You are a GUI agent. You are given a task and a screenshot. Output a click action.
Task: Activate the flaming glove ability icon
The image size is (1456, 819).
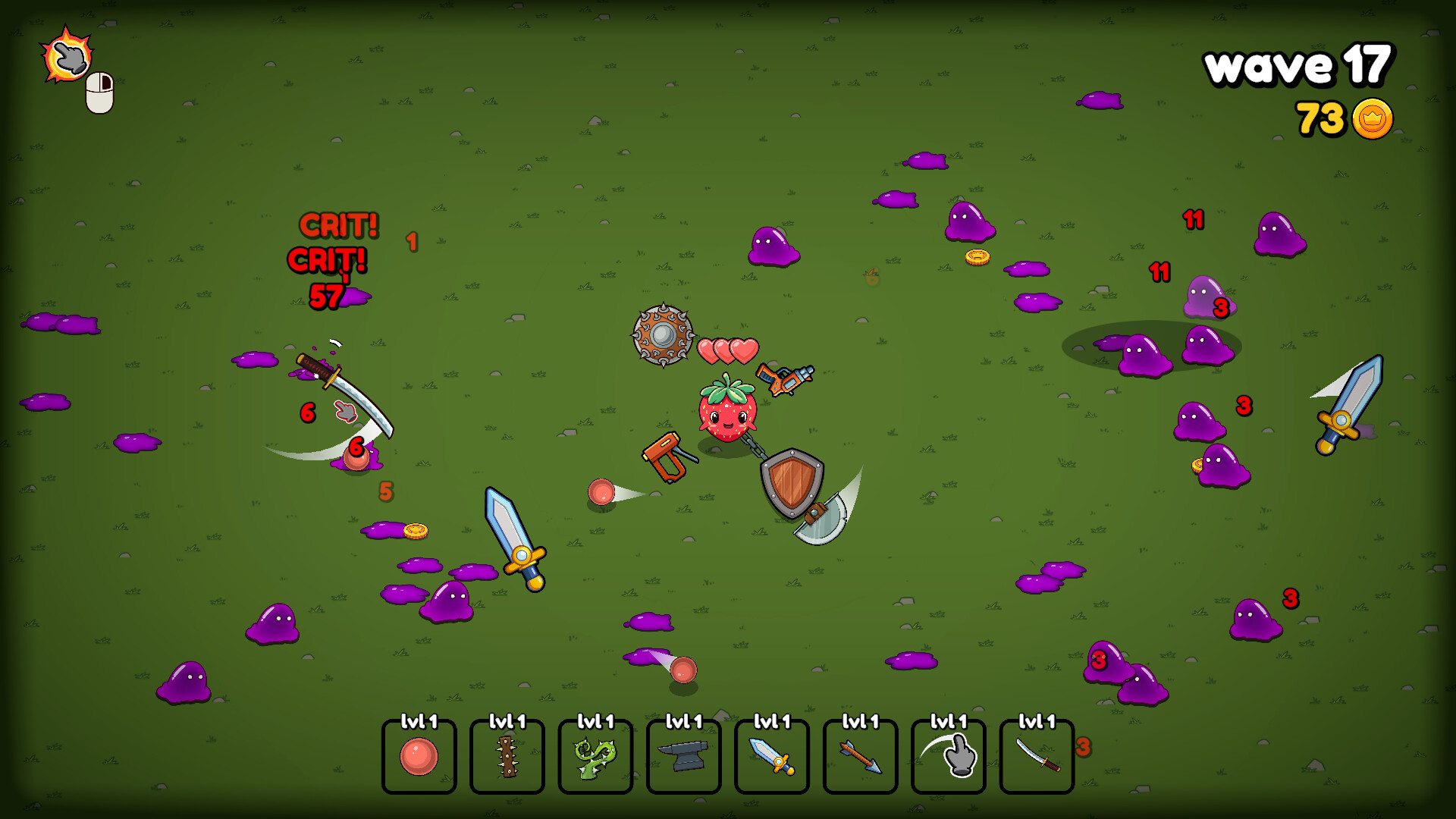click(x=67, y=55)
